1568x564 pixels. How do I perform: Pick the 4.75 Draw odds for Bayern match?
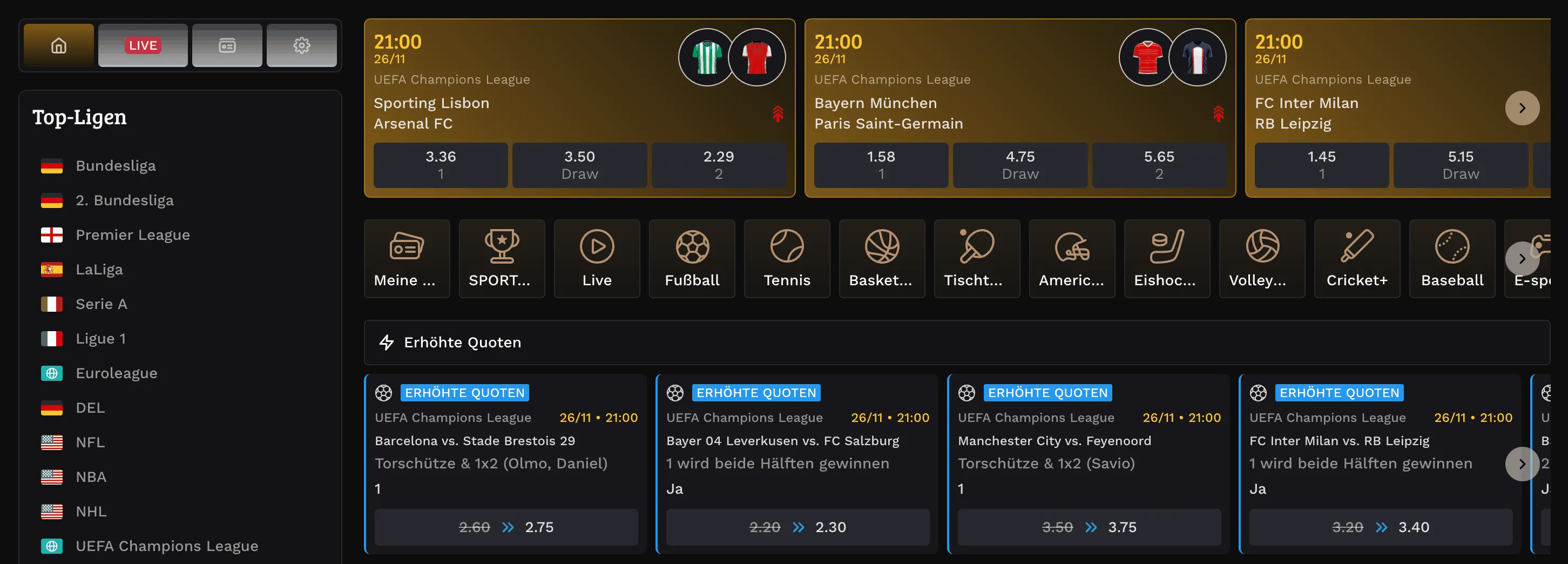(x=1019, y=164)
